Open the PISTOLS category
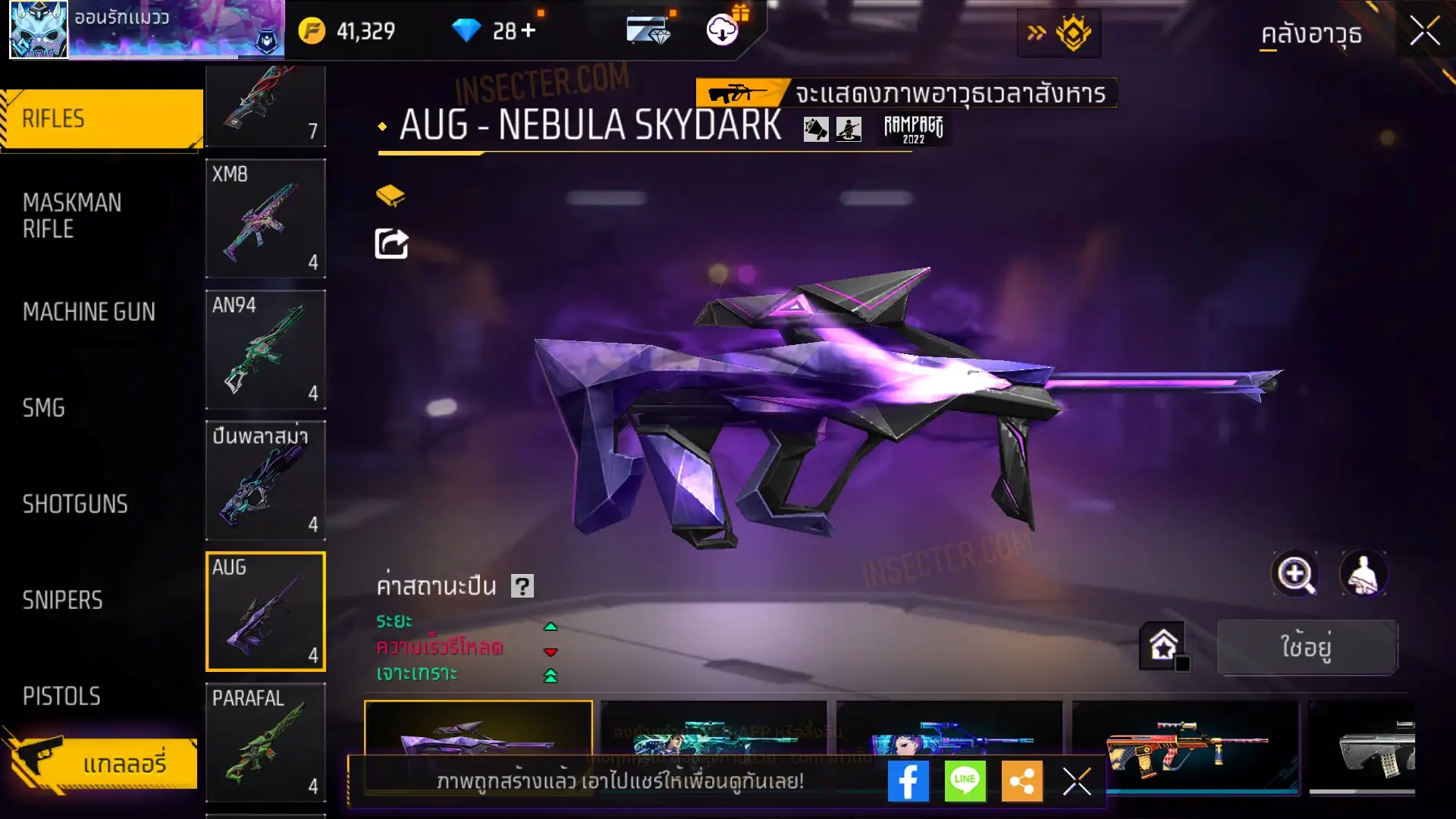 (61, 696)
